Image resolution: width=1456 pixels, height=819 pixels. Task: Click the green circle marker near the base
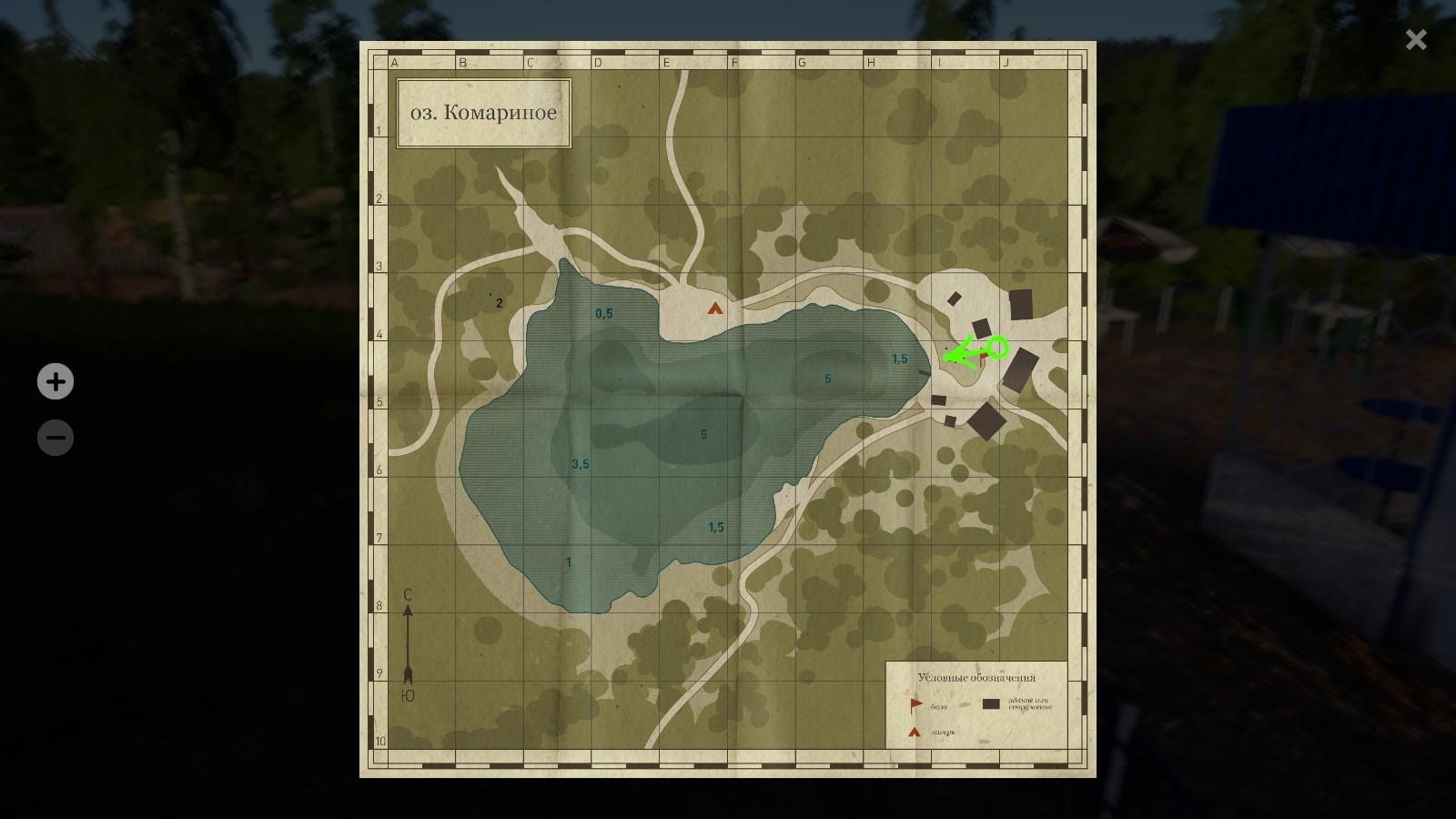(999, 346)
